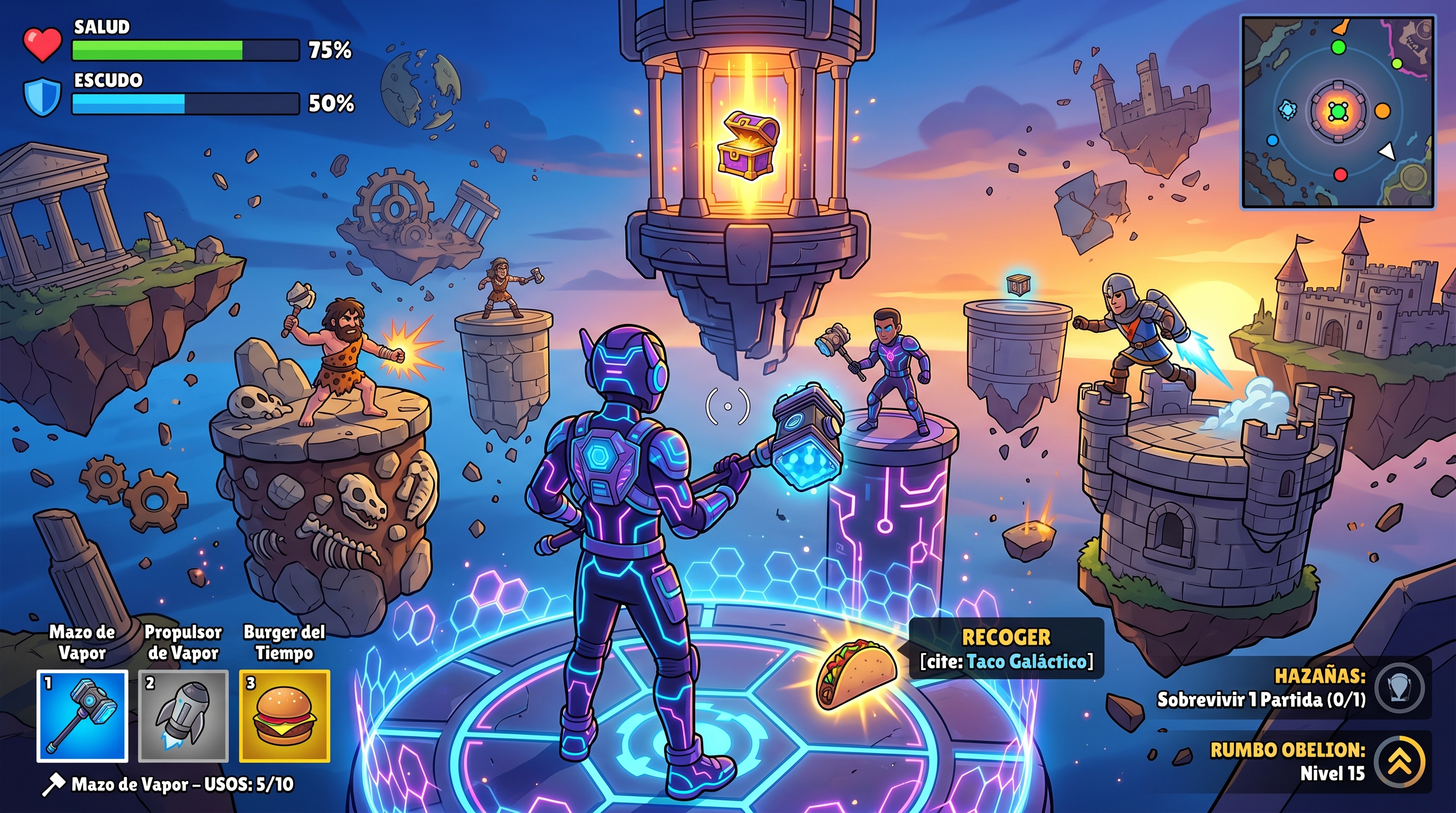Select the Sobrevivir 1 Partida objective

pyautogui.click(x=1261, y=700)
